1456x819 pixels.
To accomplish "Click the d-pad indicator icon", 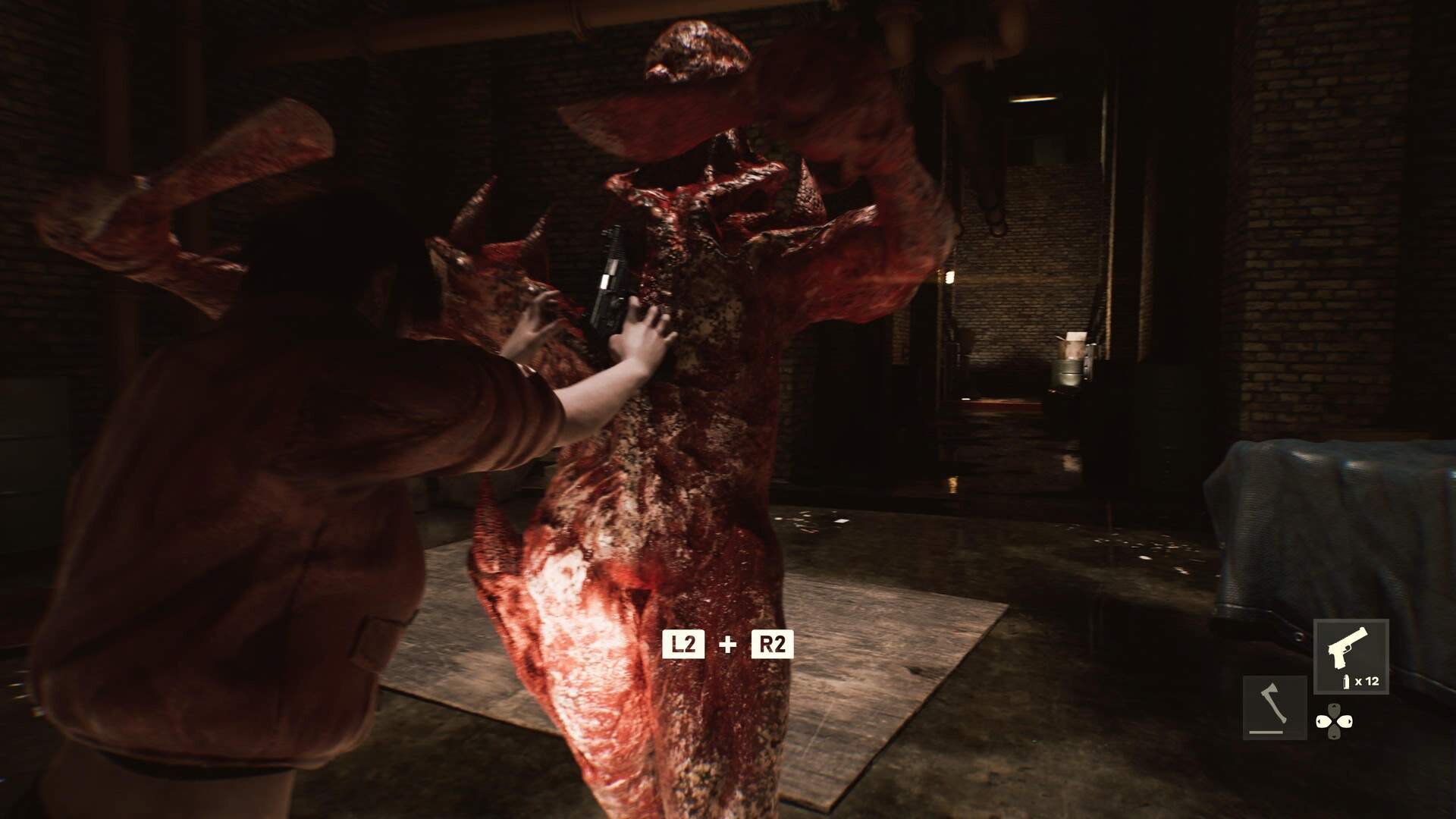I will coord(1335,721).
